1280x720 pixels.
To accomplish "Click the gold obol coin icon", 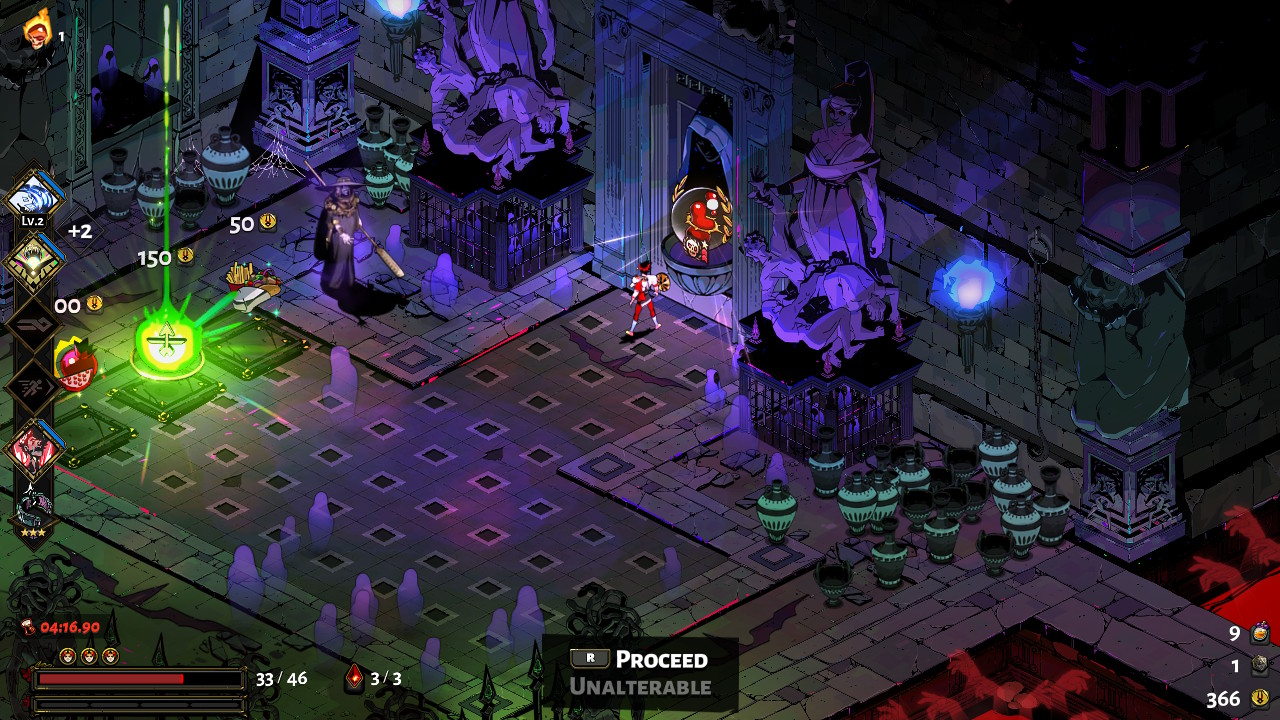I will click(x=1260, y=698).
